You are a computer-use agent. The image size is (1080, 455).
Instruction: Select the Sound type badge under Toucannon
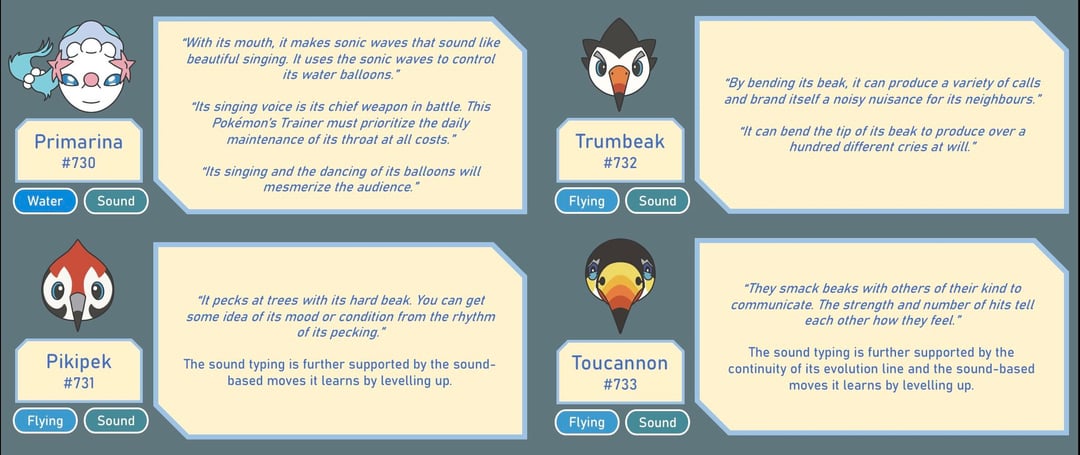658,423
